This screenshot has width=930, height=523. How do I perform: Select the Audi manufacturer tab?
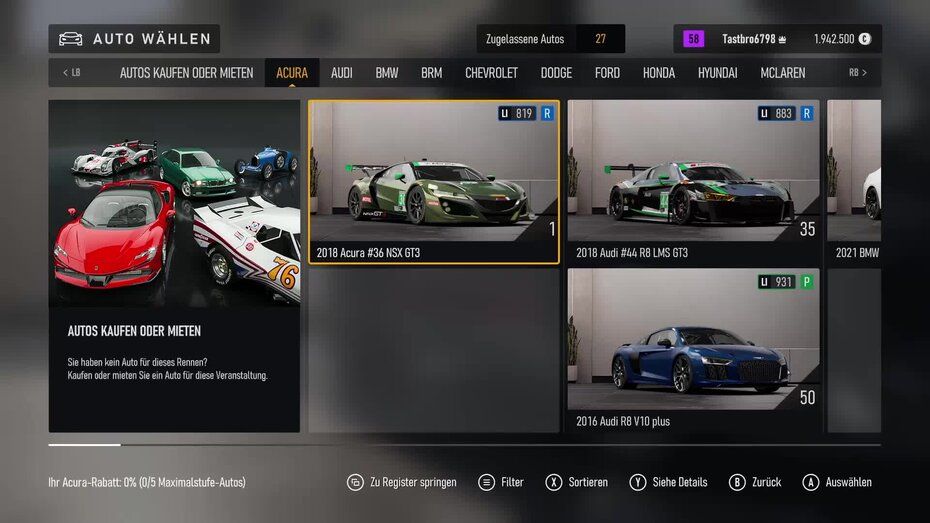pos(342,73)
